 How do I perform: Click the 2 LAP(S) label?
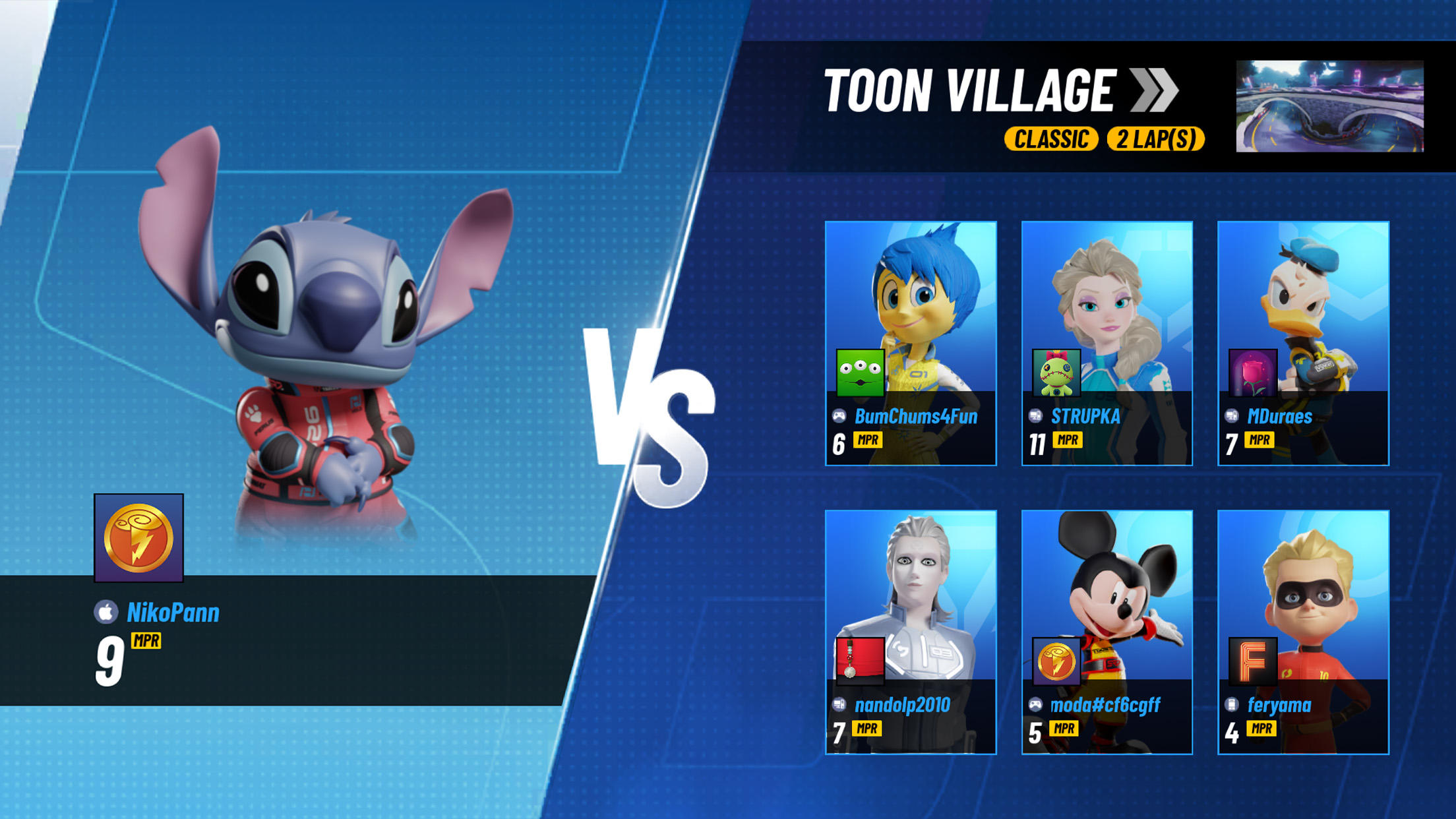click(1156, 139)
